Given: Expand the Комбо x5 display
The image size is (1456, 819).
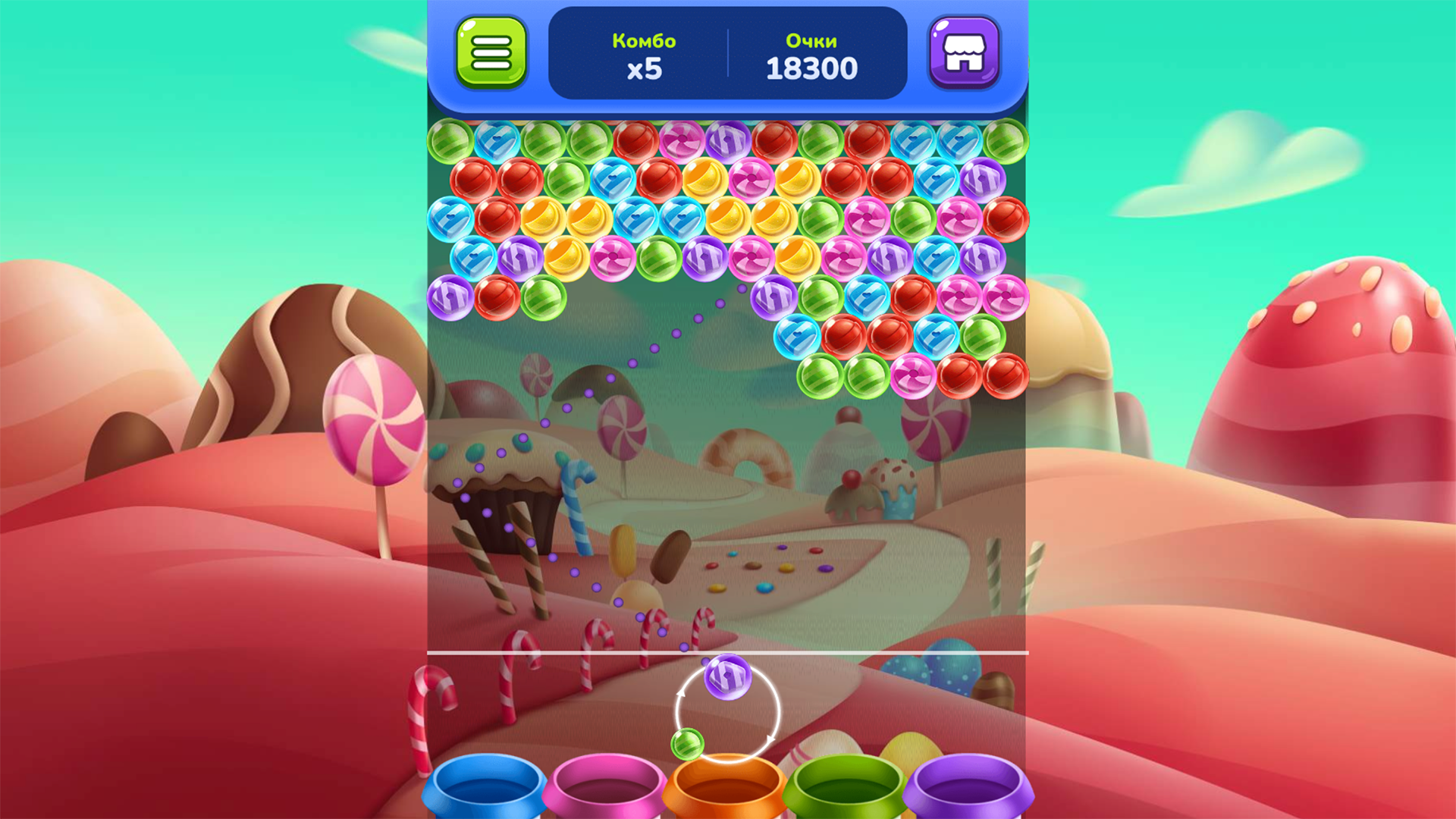Looking at the screenshot, I should [645, 55].
